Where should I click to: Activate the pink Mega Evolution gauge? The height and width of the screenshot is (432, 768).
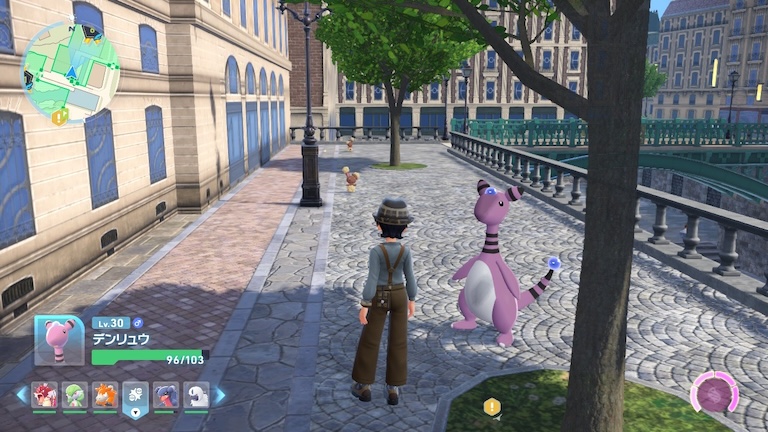click(x=714, y=393)
